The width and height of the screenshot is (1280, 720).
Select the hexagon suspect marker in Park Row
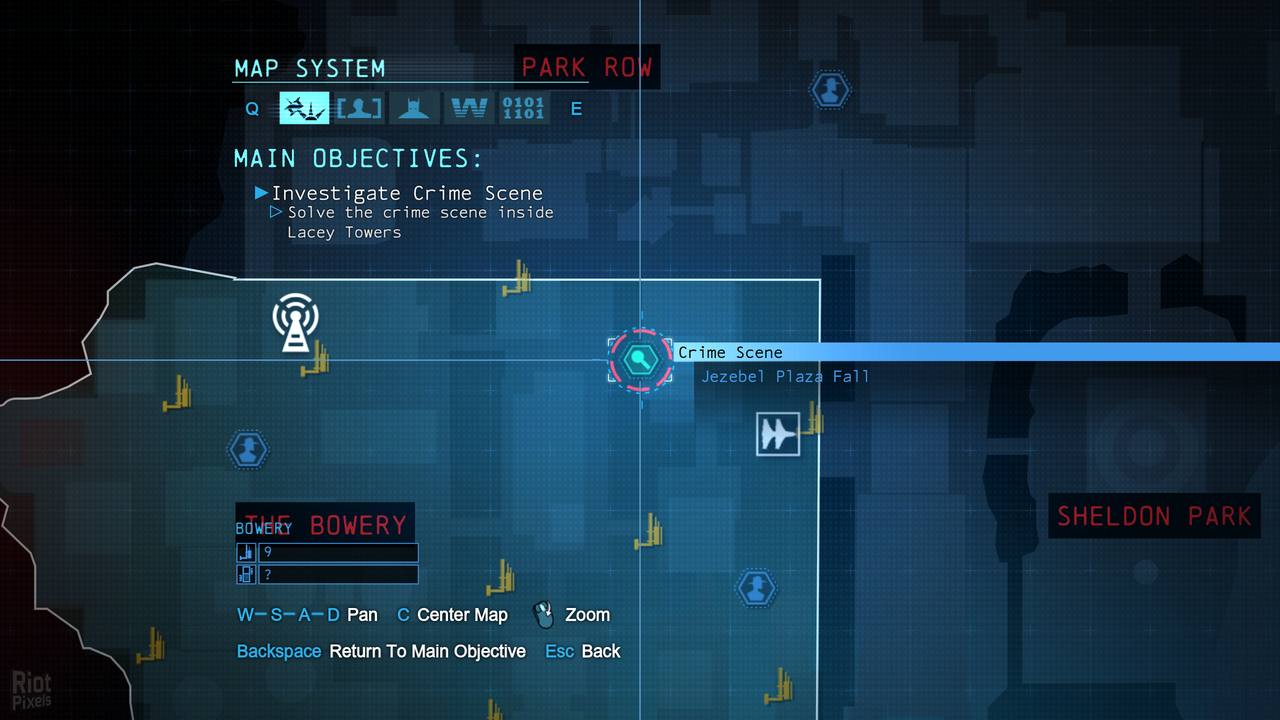click(x=829, y=91)
